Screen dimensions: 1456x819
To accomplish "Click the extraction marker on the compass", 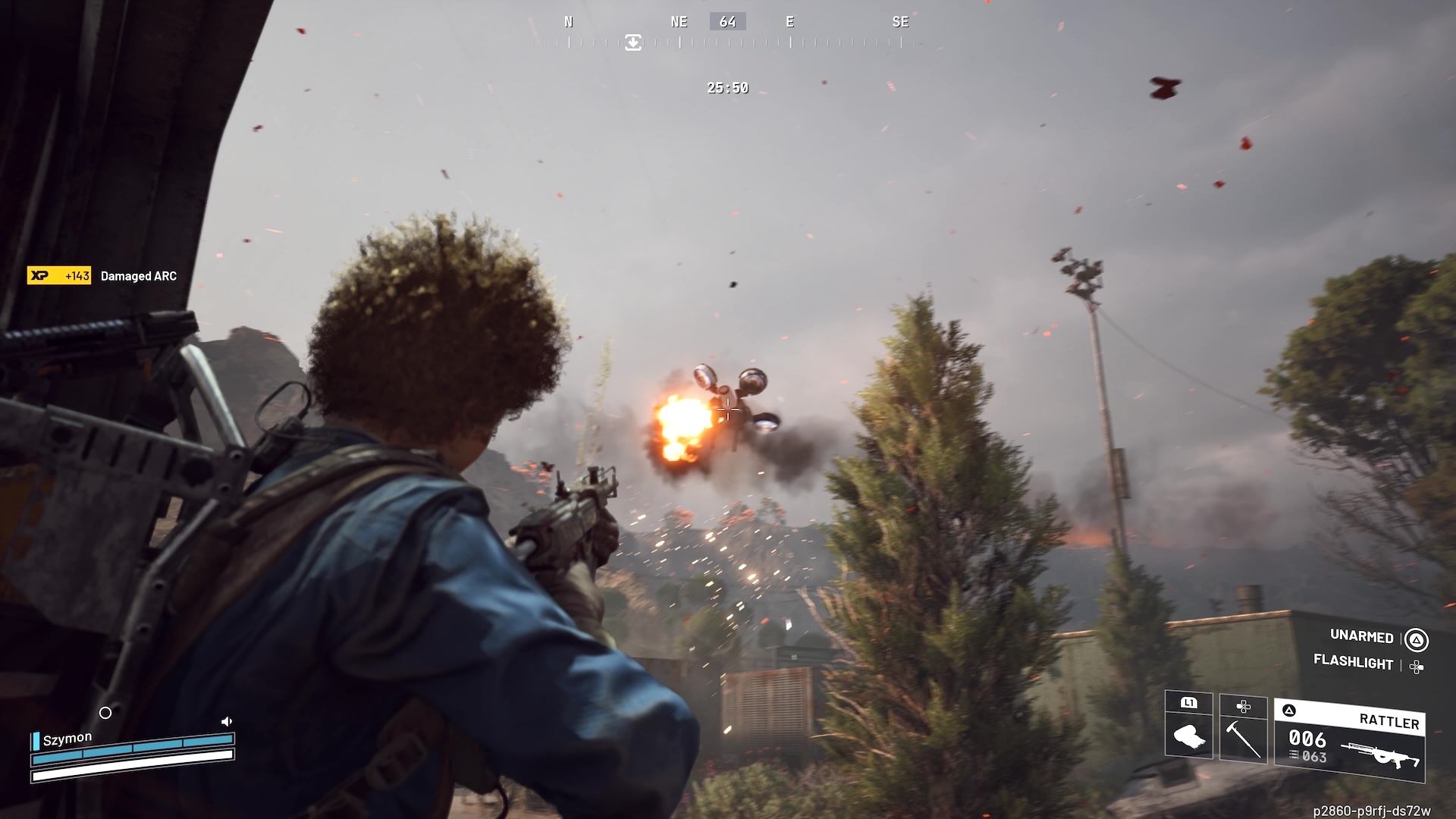I will click(x=633, y=42).
